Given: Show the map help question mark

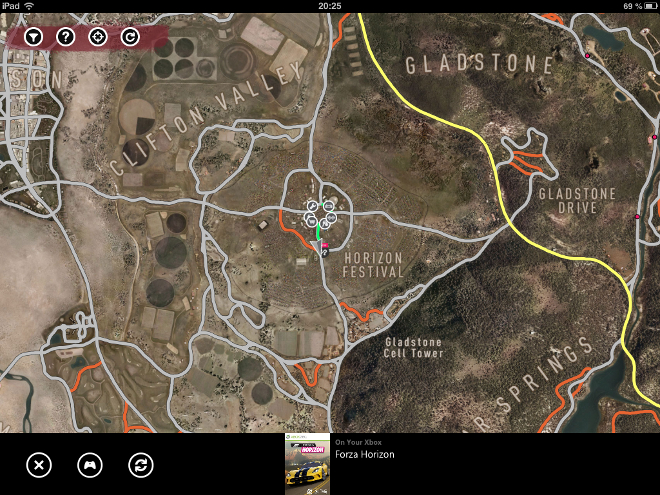Looking at the screenshot, I should coord(66,37).
